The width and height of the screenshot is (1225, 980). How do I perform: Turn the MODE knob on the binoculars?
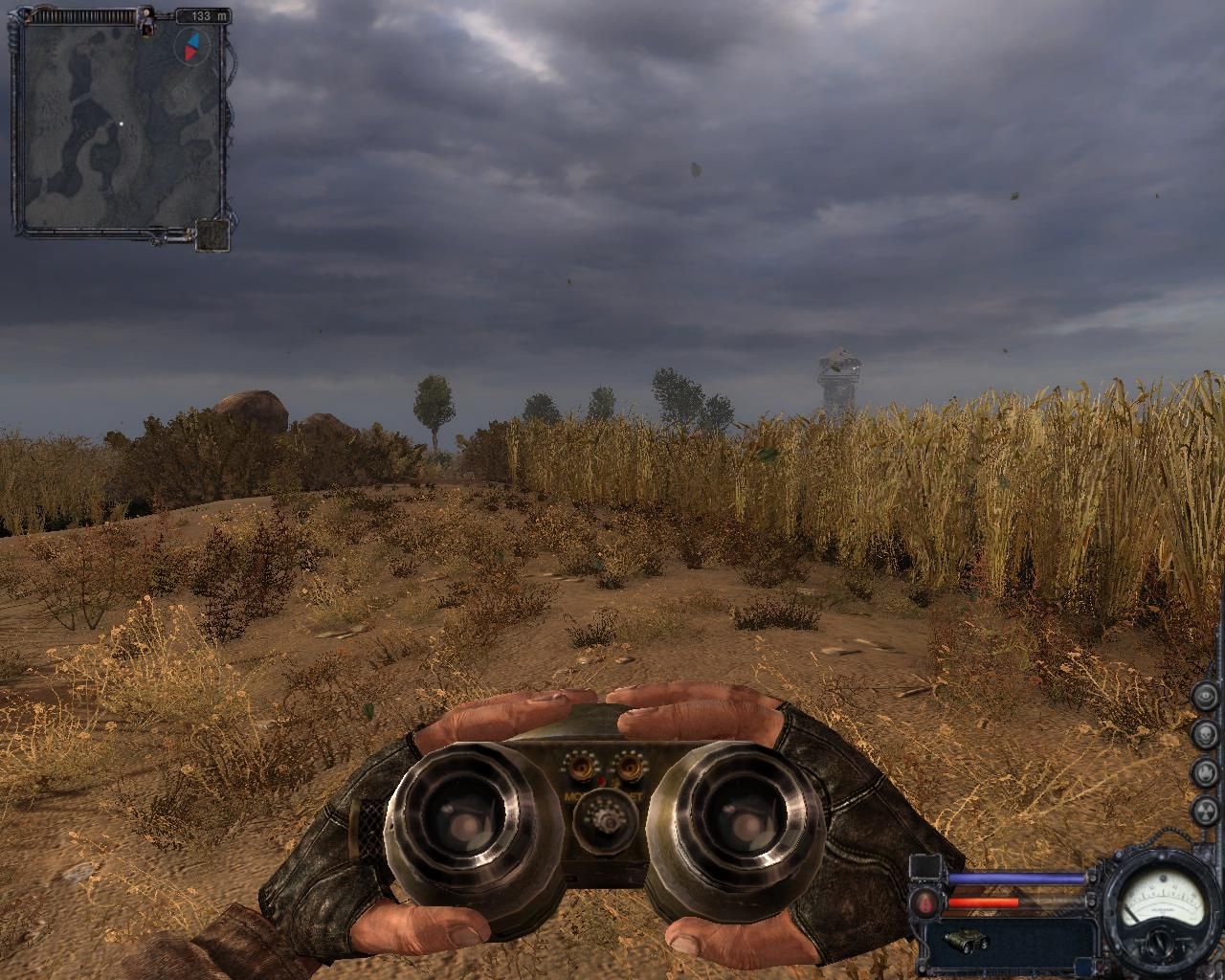click(581, 766)
